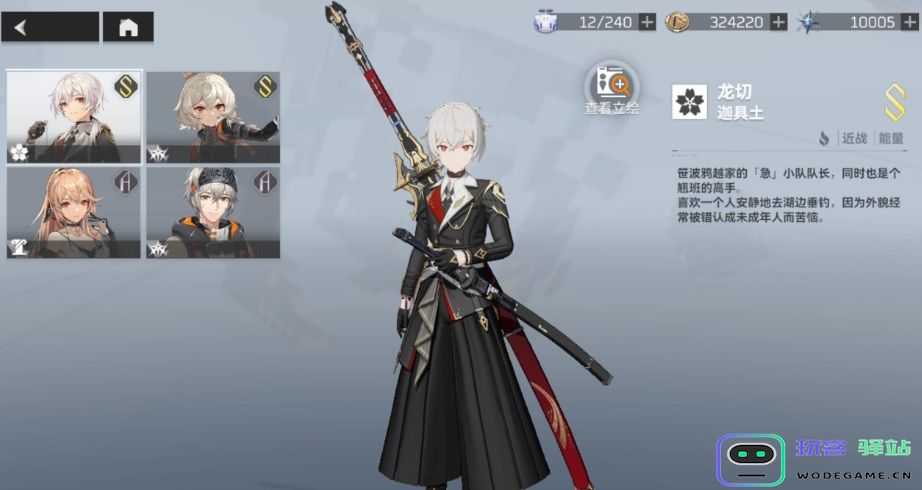The image size is (922, 490).
Task: Return to the home screen
Action: (128, 27)
